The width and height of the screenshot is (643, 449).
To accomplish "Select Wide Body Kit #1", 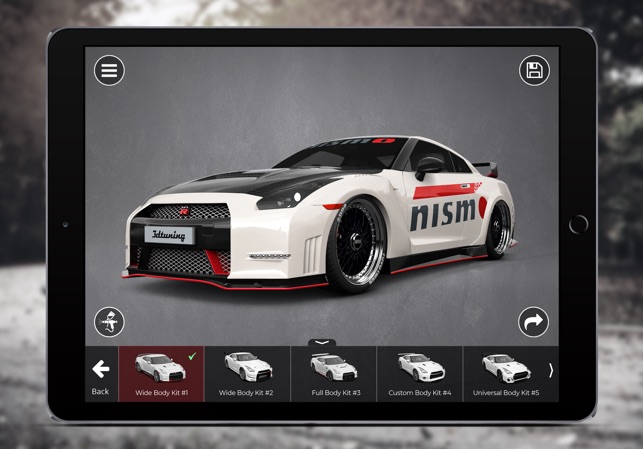I will pos(161,374).
